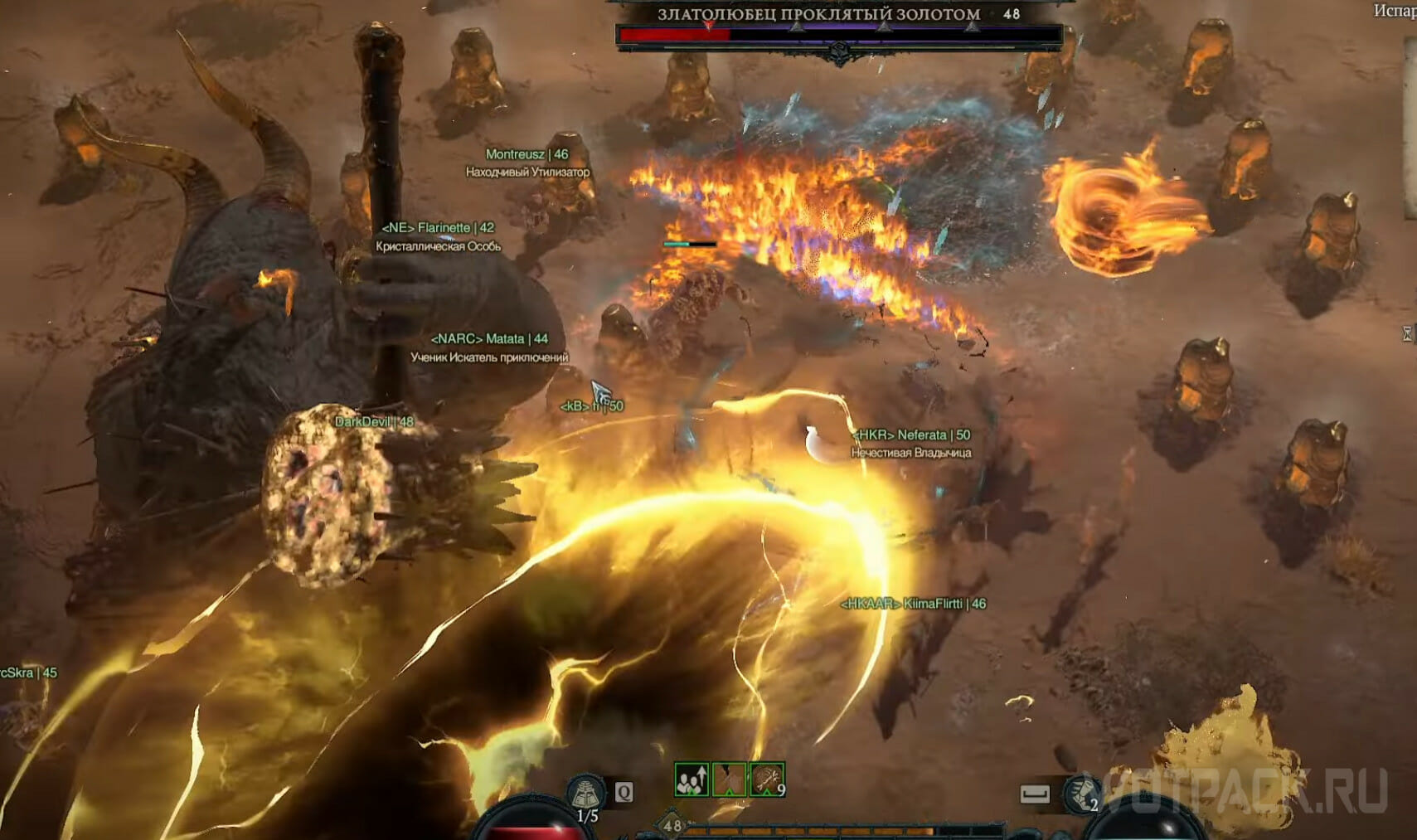Choose Neferata's player nameplate

tap(911, 435)
